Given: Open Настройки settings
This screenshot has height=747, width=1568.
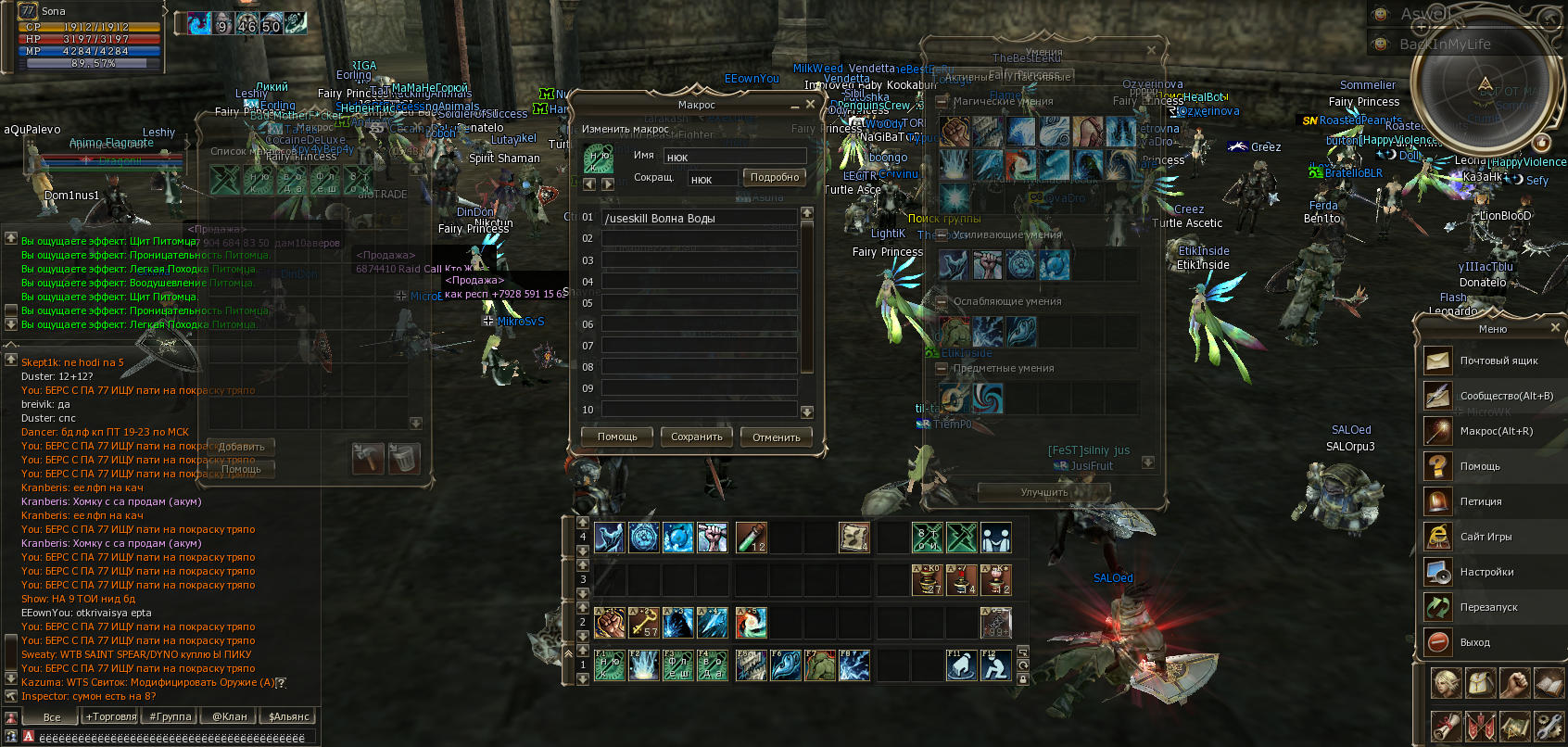Looking at the screenshot, I should click(x=1486, y=572).
